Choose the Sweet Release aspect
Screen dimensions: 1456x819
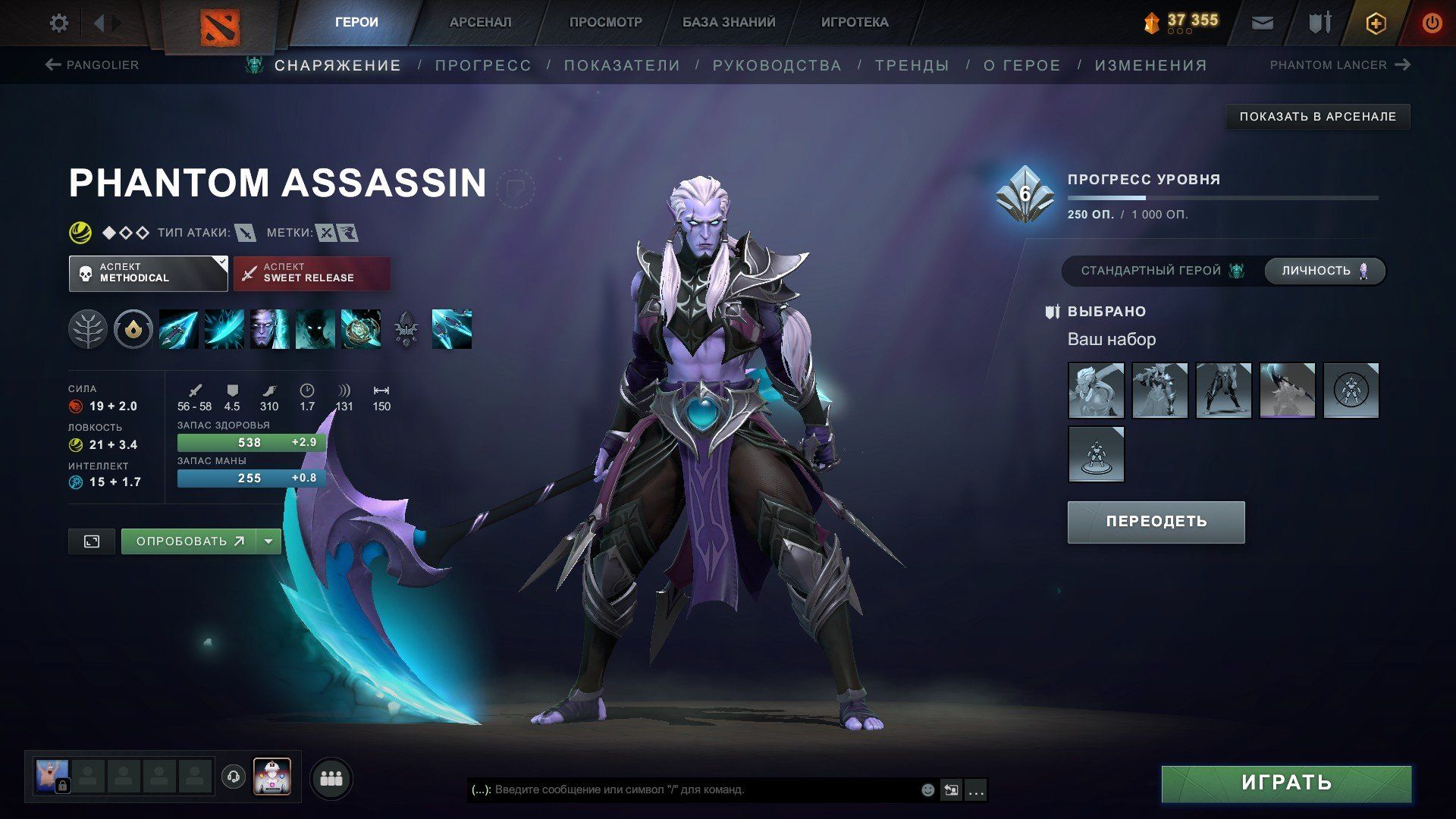coord(312,273)
